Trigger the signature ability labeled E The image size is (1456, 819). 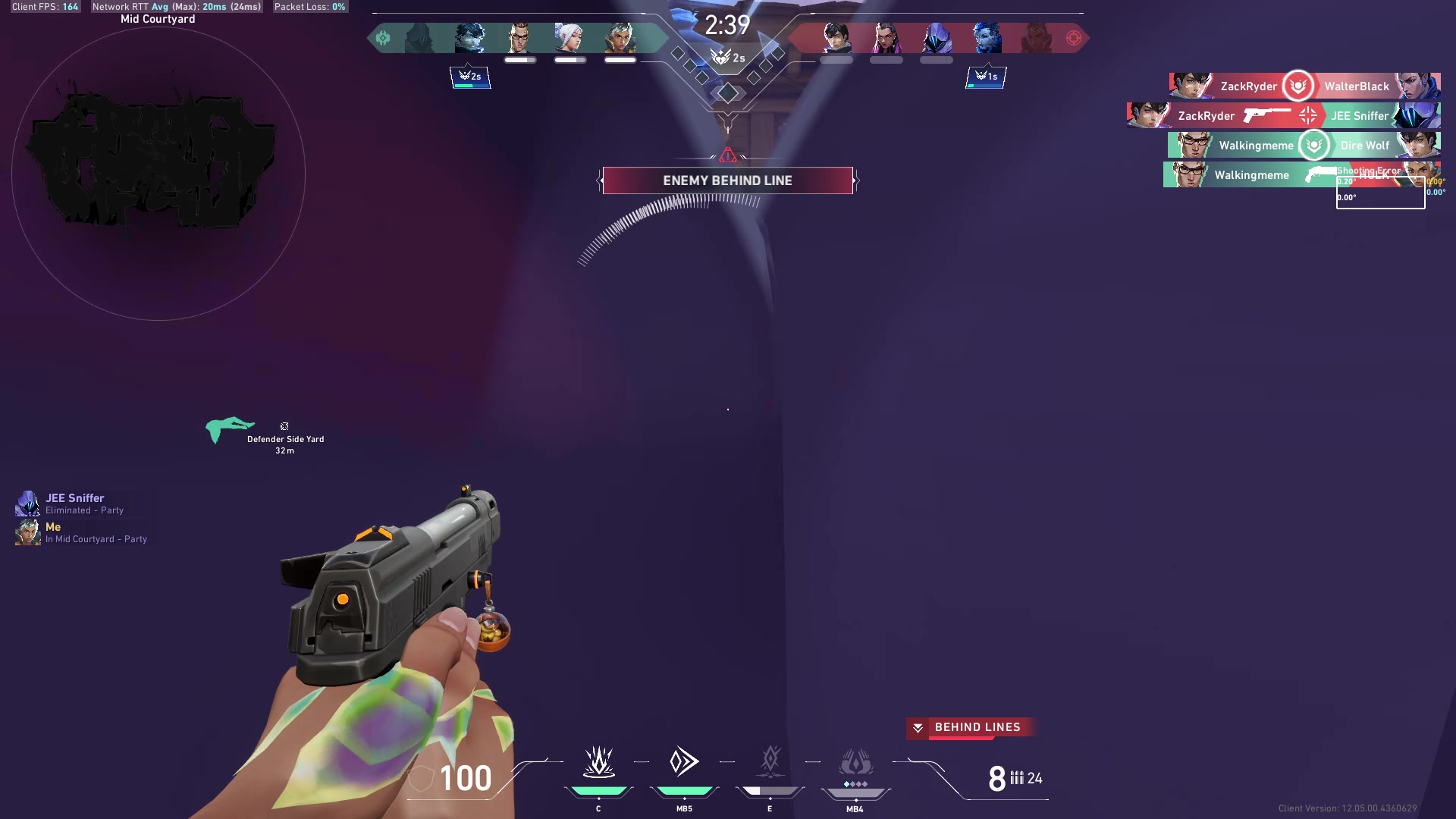click(x=770, y=762)
